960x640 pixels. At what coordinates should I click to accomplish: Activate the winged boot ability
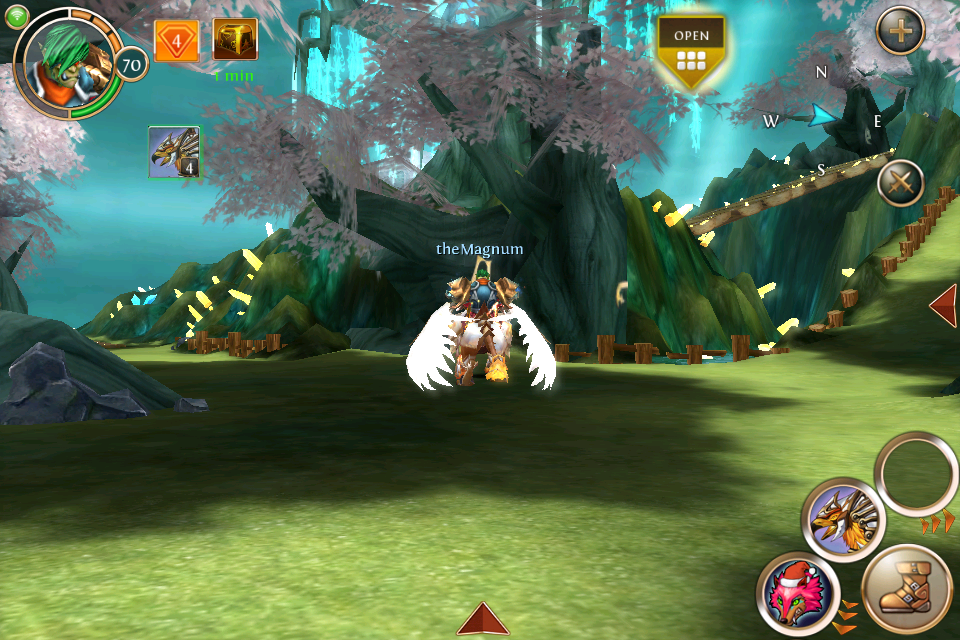click(x=905, y=591)
